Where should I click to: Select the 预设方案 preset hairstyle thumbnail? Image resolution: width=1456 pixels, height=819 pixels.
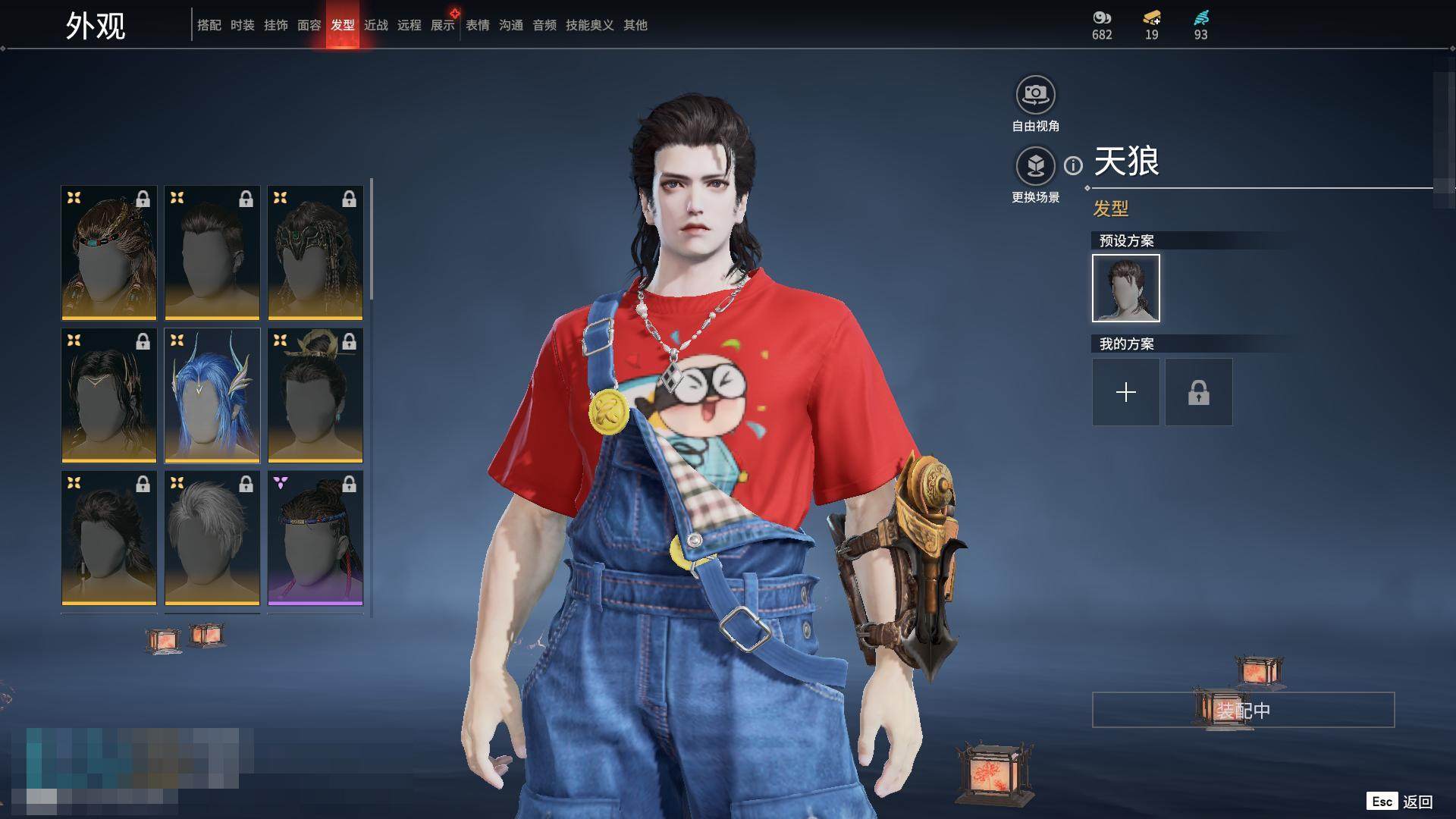click(x=1125, y=288)
